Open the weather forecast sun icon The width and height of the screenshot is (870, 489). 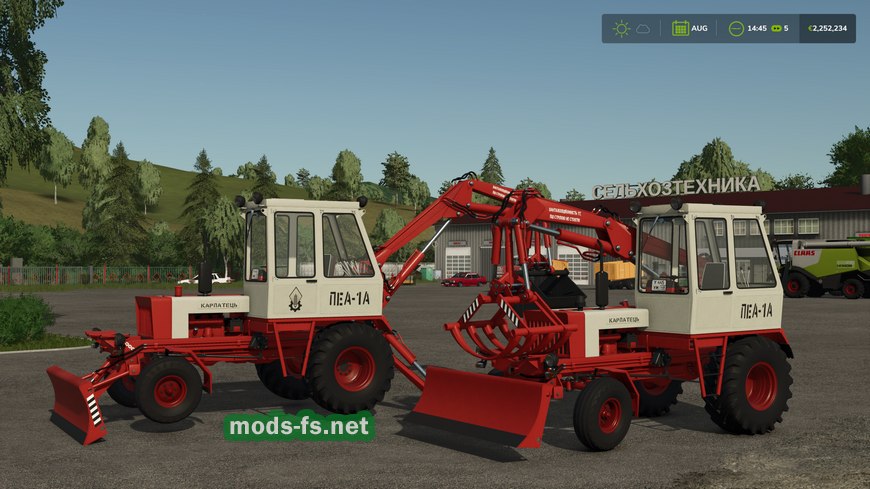621,28
